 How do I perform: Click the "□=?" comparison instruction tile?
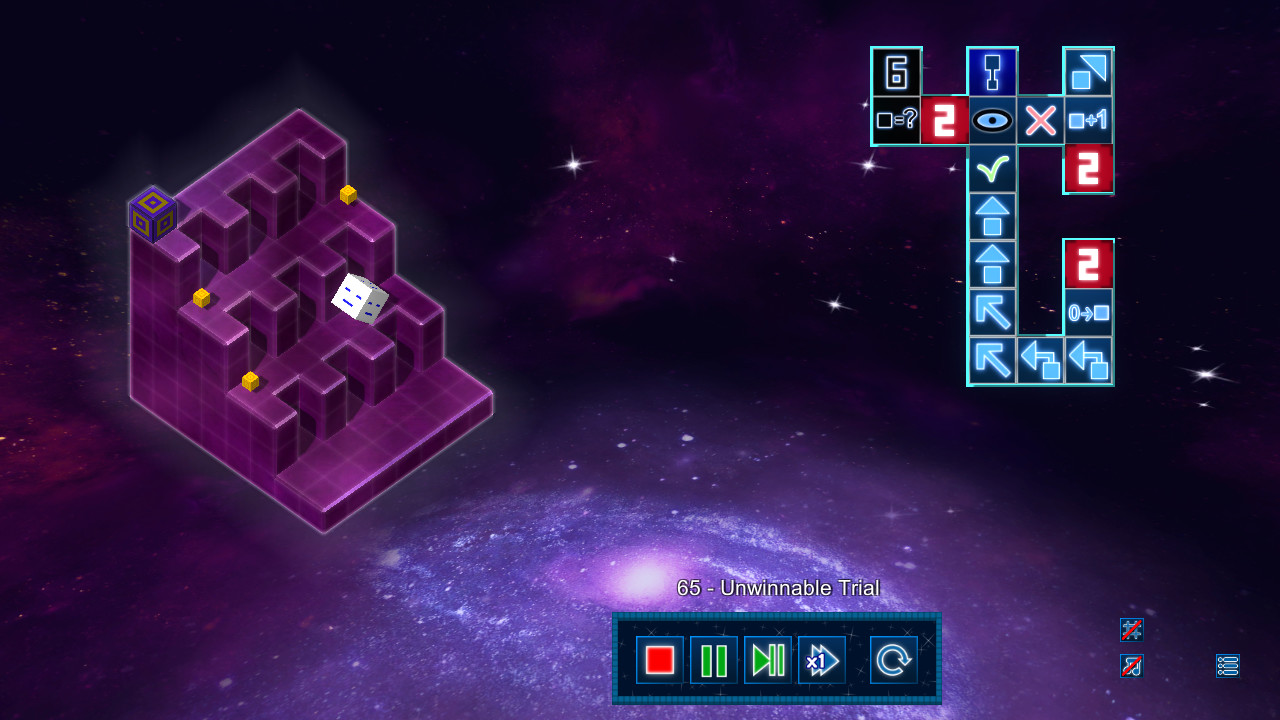pyautogui.click(x=897, y=120)
